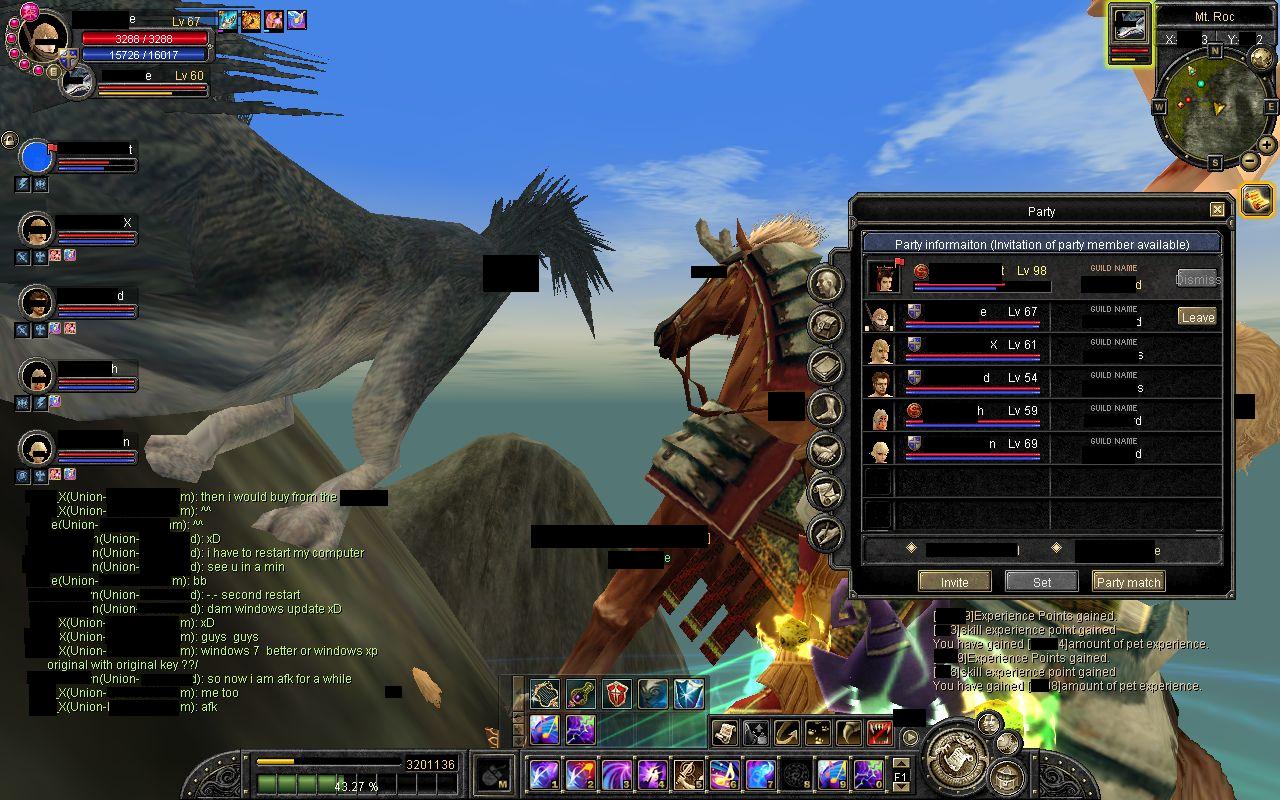Click the down arrow below the F1 label

tap(901, 785)
